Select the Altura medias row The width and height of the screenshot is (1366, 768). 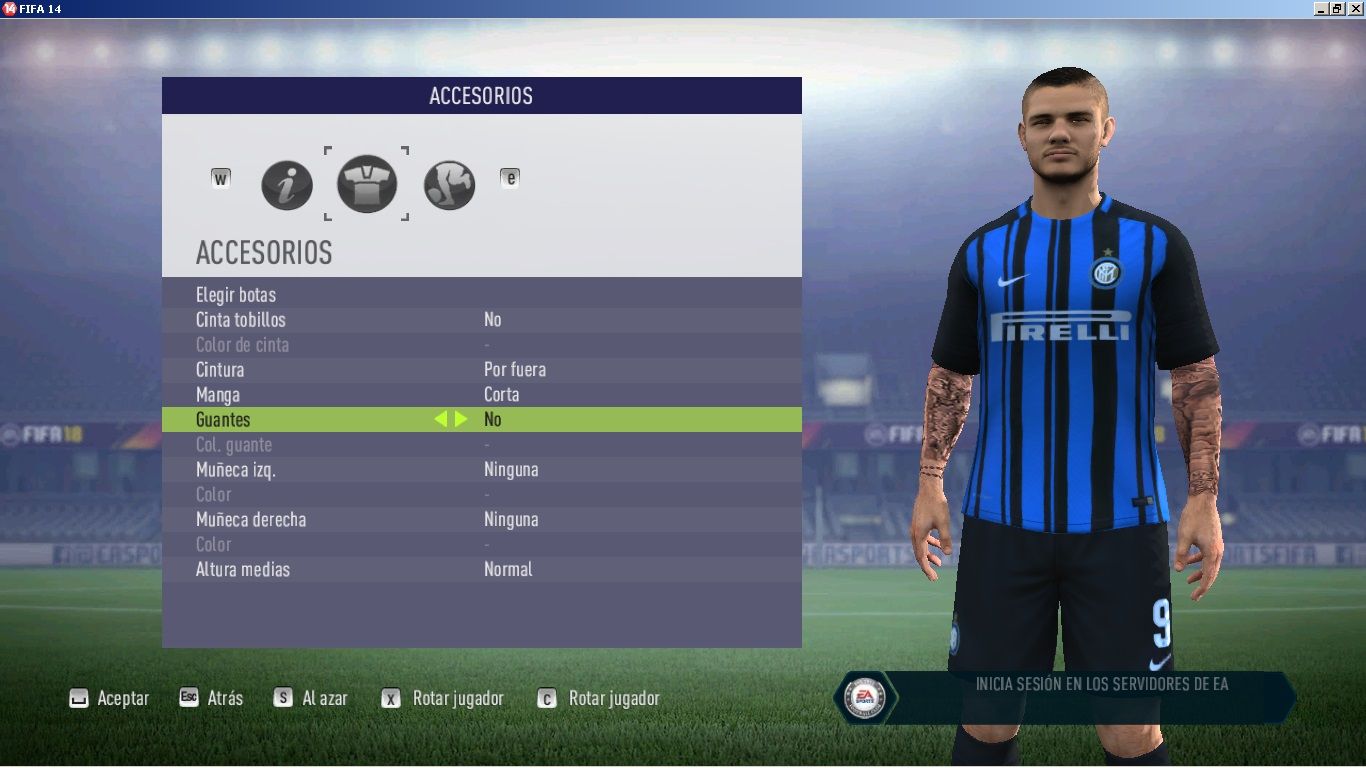[243, 570]
